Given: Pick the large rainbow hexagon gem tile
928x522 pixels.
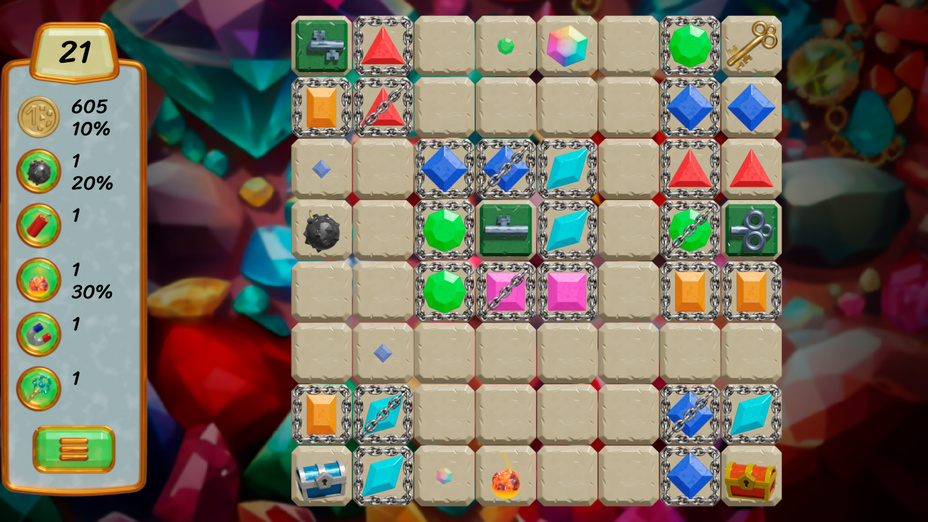Looking at the screenshot, I should 567,46.
